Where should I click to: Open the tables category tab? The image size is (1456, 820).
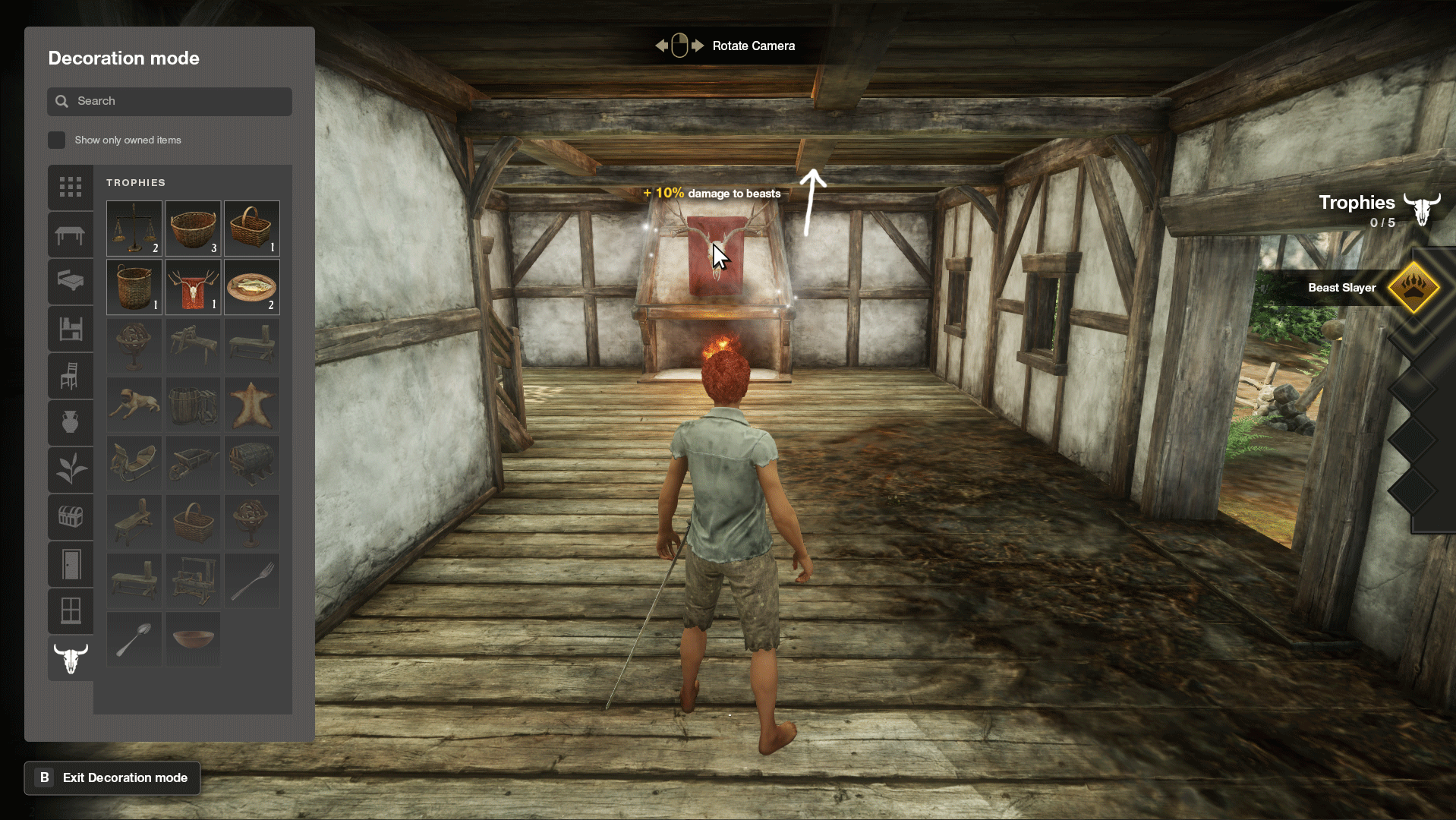tap(71, 235)
